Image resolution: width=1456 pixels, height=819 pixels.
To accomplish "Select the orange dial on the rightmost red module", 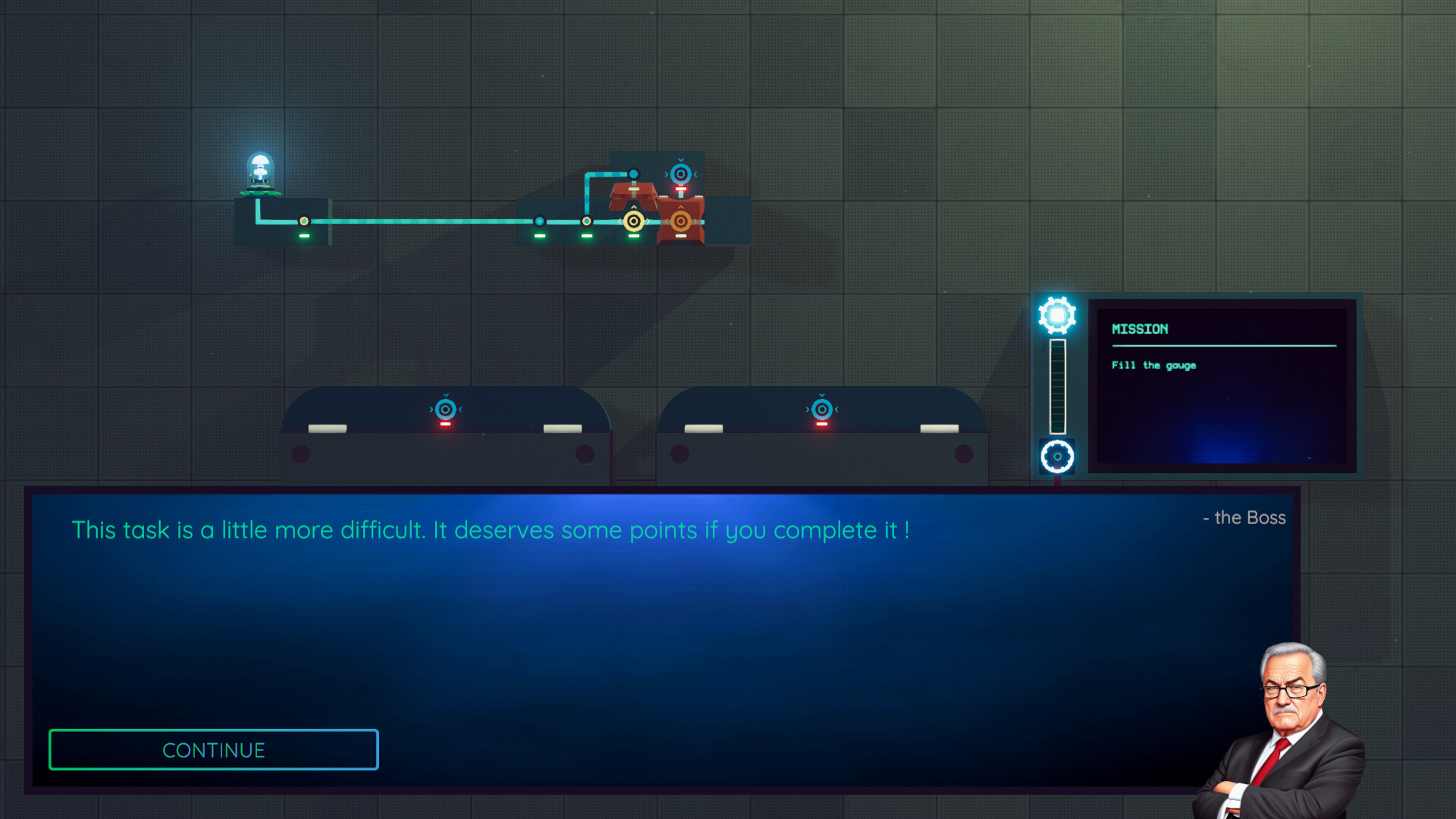I will point(680,223).
